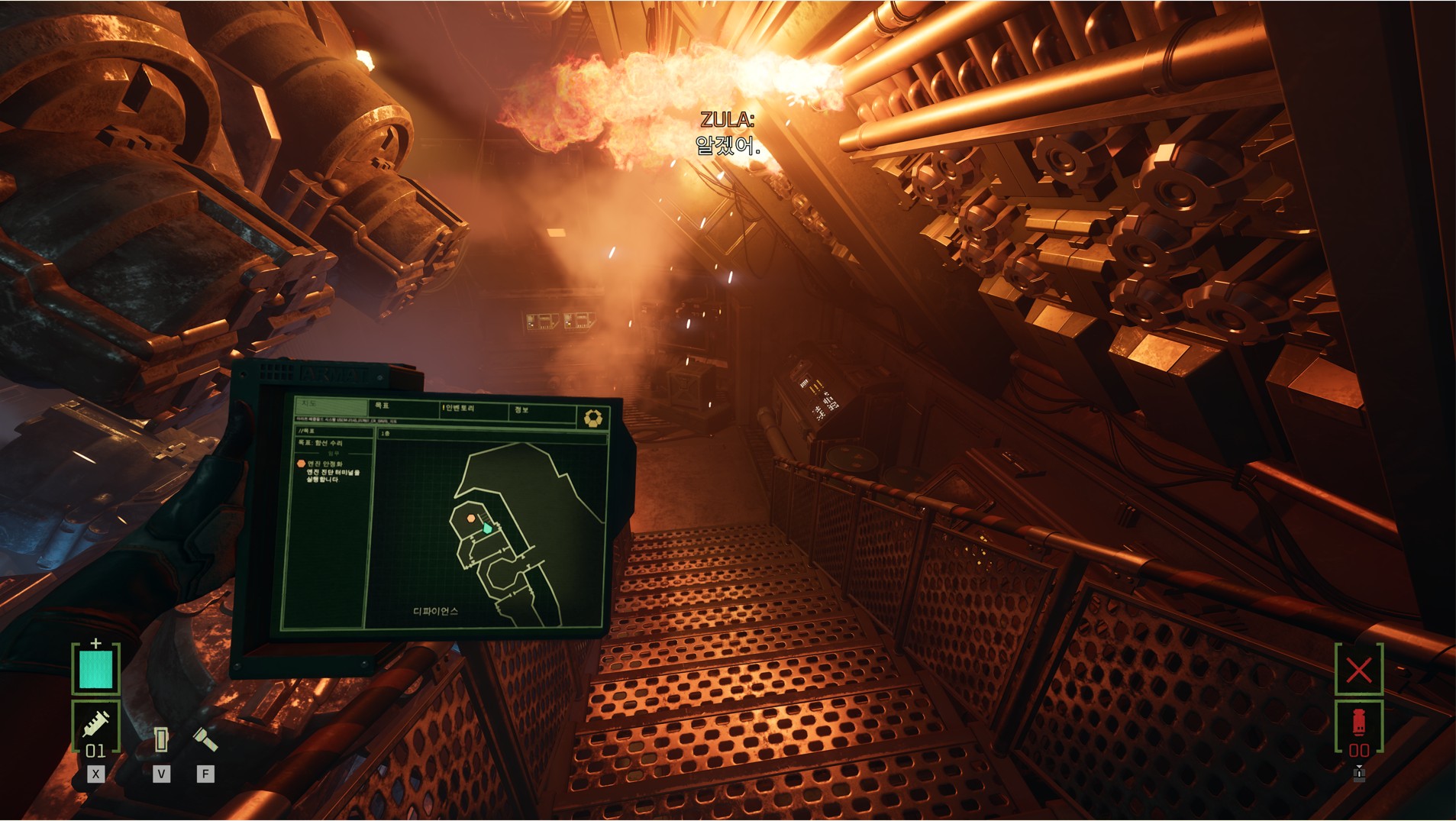Select the red X empty weapon slot
1456x821 pixels.
(1359, 670)
